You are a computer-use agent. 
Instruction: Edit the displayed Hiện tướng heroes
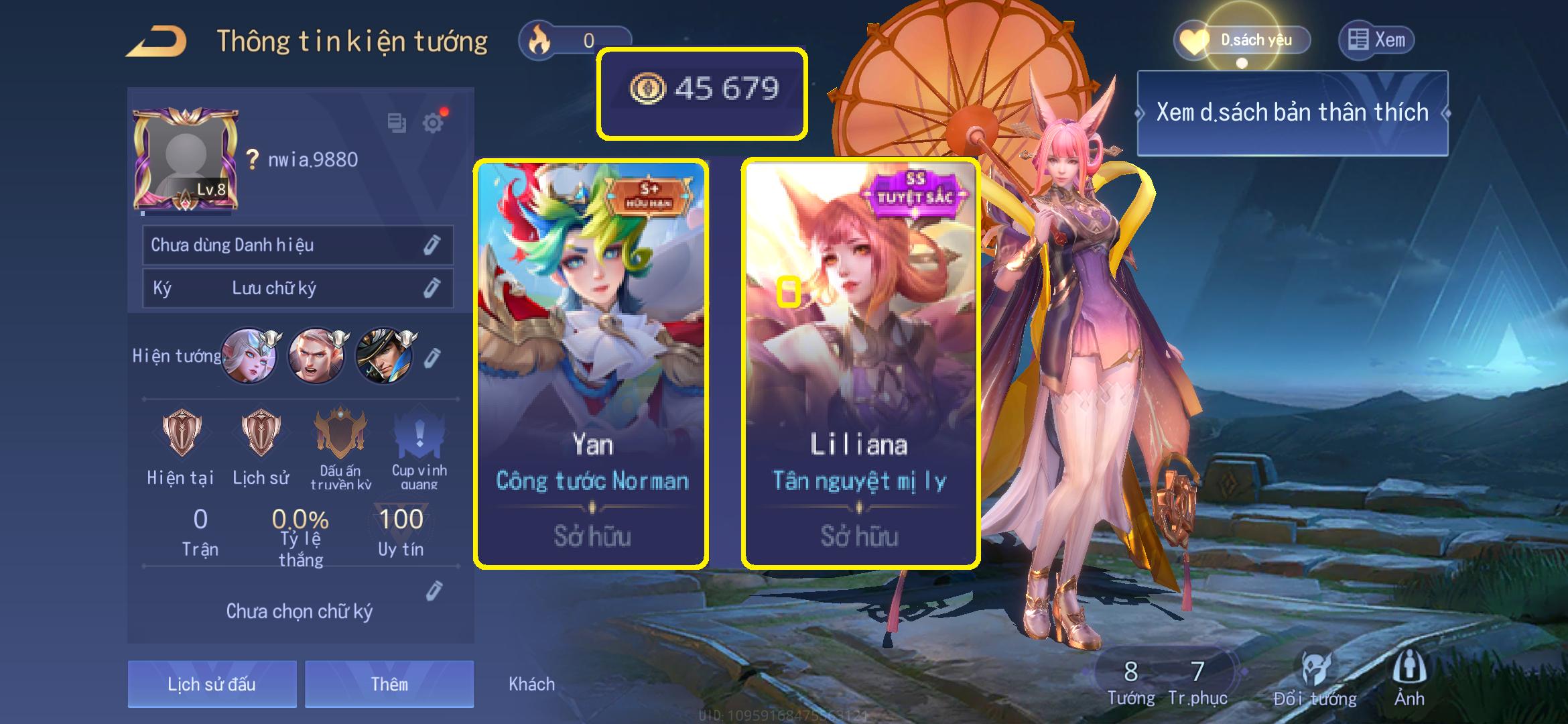433,357
